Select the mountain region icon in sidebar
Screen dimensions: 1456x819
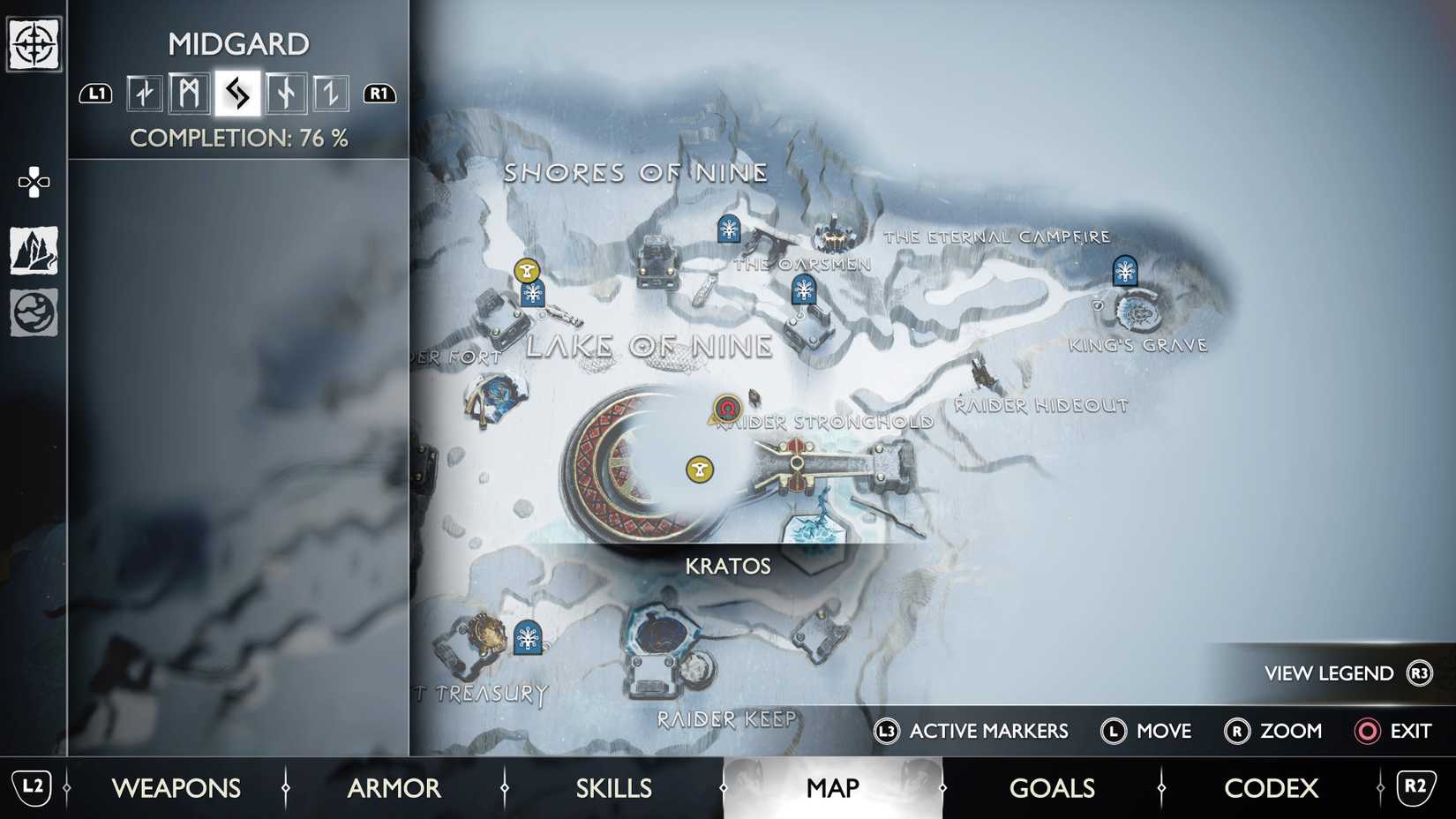tap(33, 252)
